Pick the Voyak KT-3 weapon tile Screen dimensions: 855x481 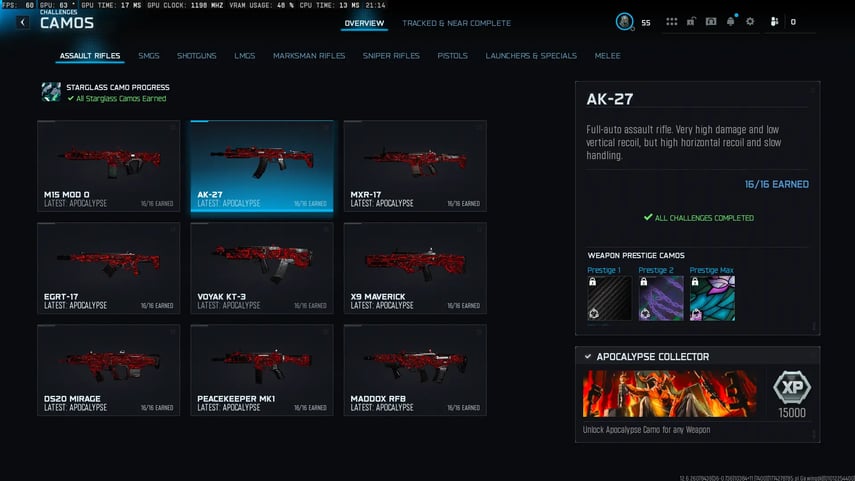coord(262,268)
